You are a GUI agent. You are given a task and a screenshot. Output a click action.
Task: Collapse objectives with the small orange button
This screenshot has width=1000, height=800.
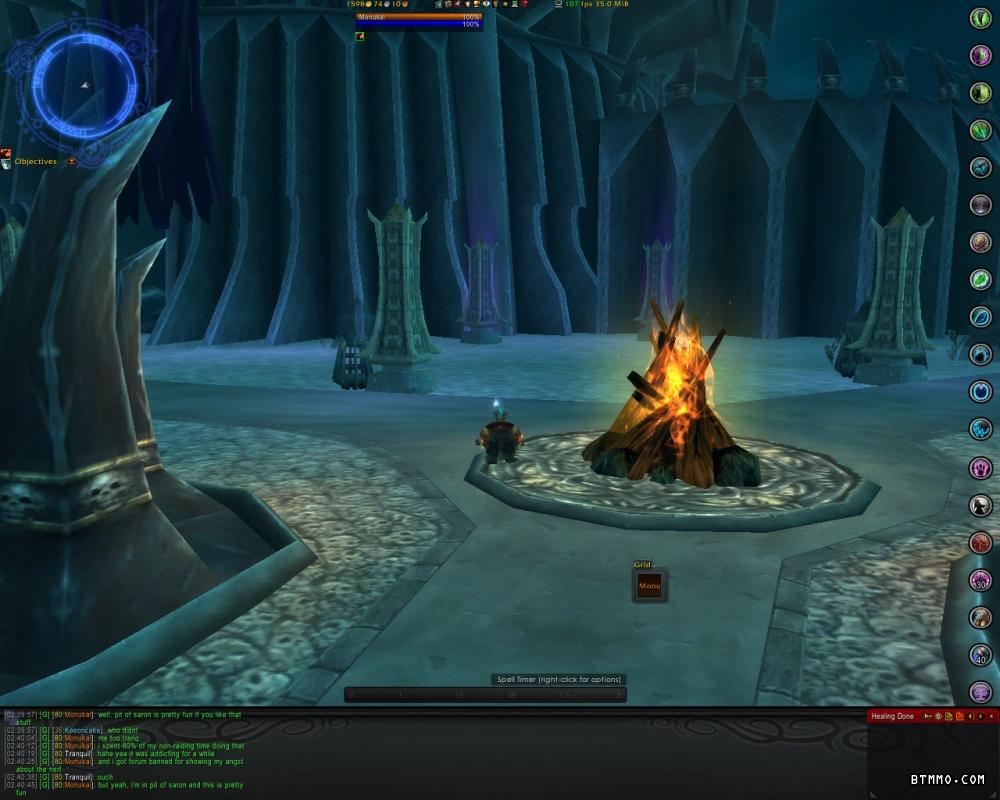click(x=72, y=161)
